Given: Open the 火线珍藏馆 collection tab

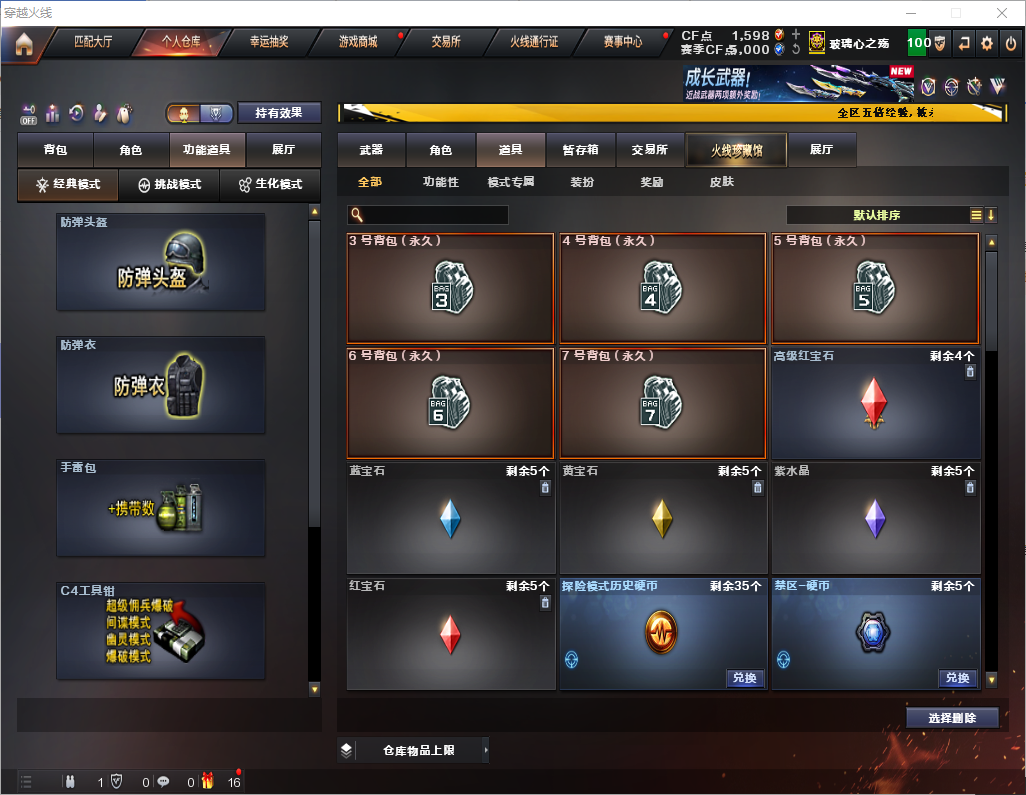Looking at the screenshot, I should [736, 150].
